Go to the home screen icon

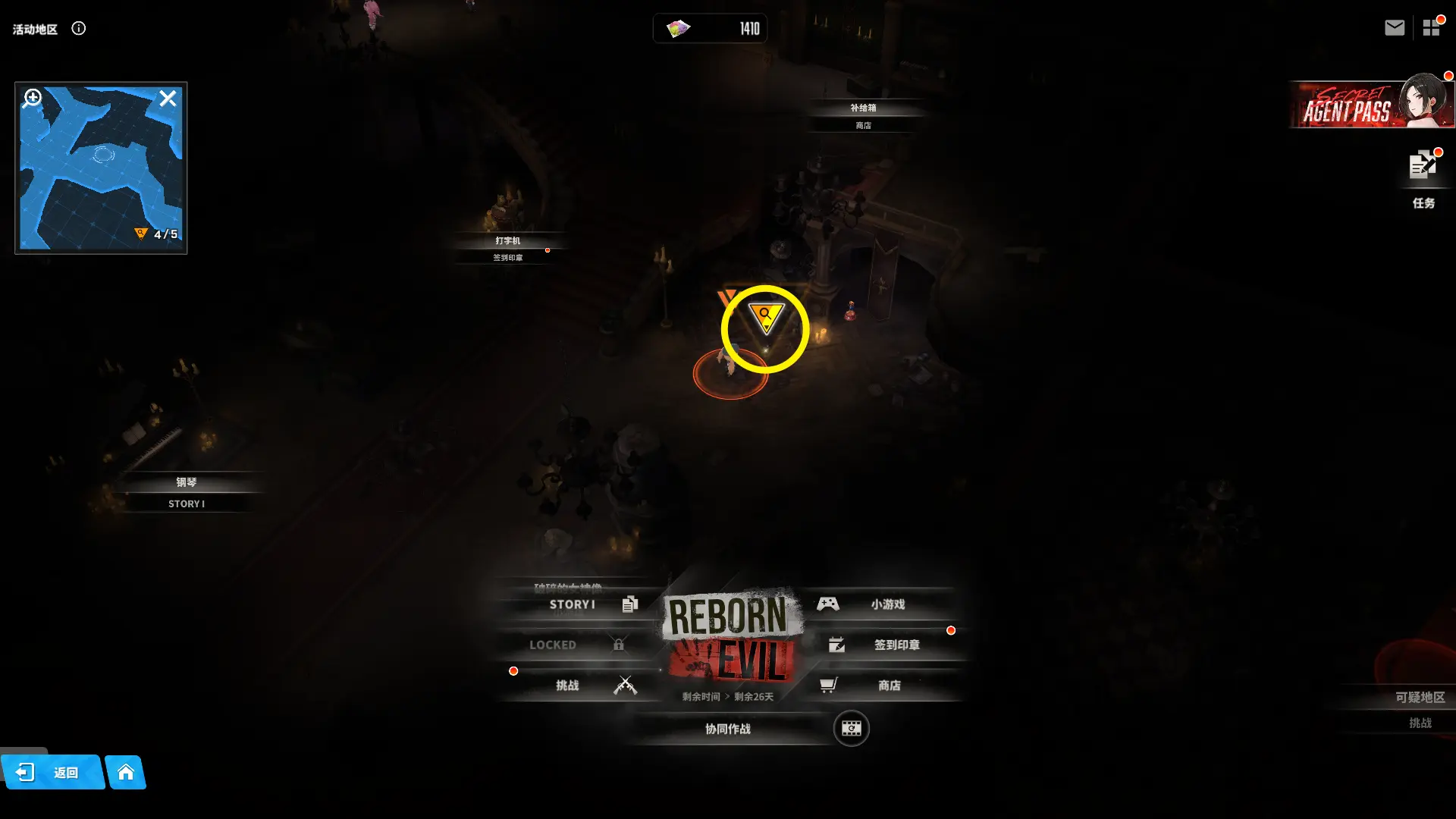click(126, 772)
